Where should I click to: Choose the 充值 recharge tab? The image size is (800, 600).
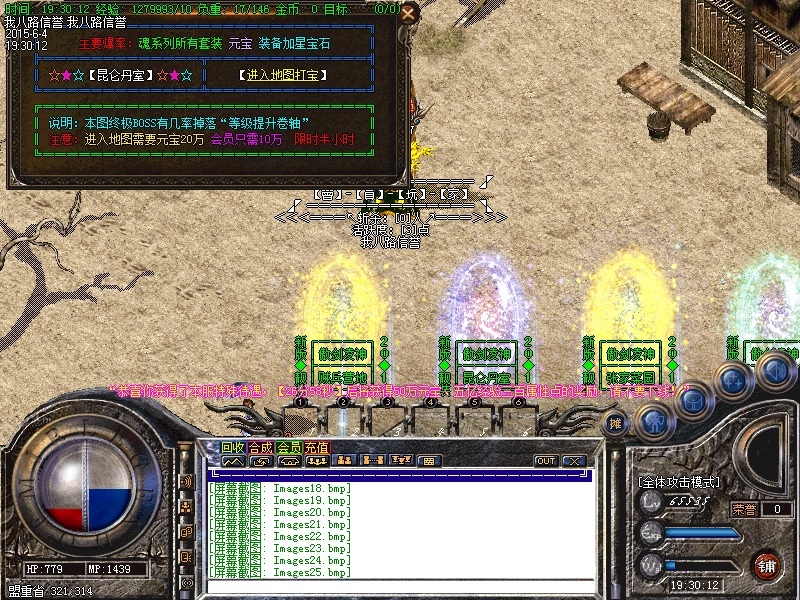[317, 448]
